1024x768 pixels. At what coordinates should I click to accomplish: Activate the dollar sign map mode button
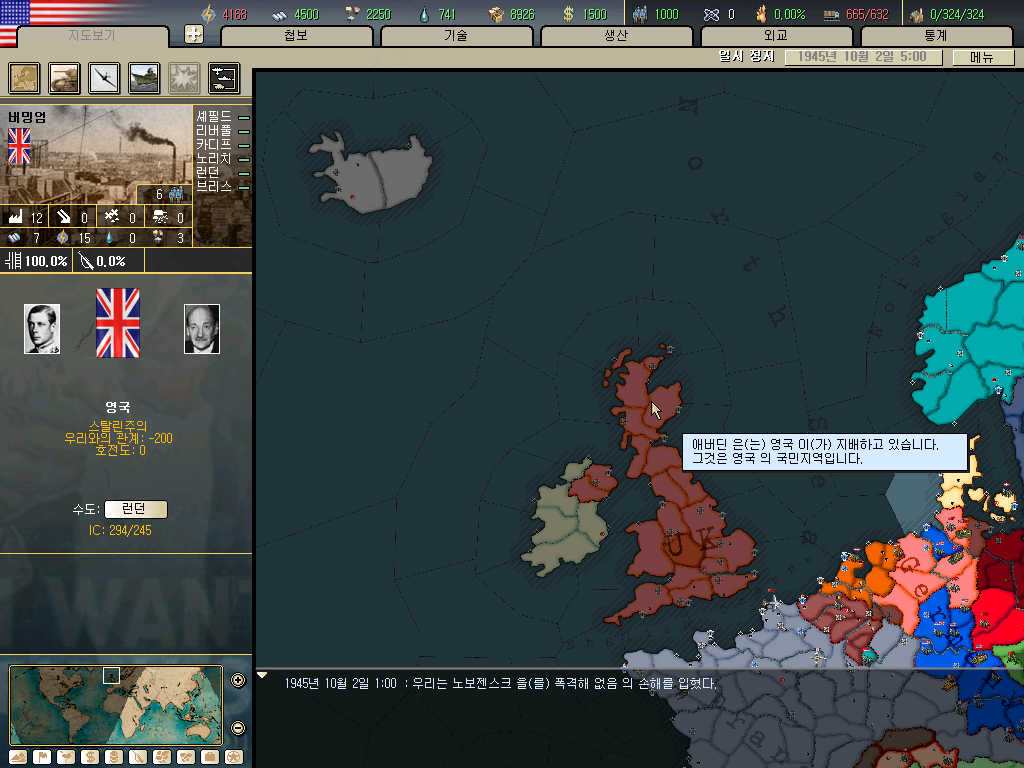(x=89, y=757)
